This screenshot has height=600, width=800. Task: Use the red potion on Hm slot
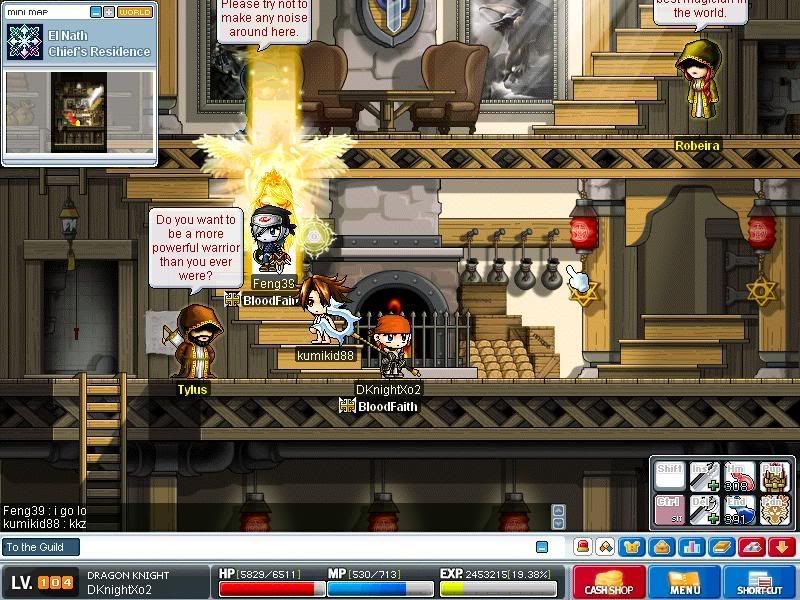(738, 475)
